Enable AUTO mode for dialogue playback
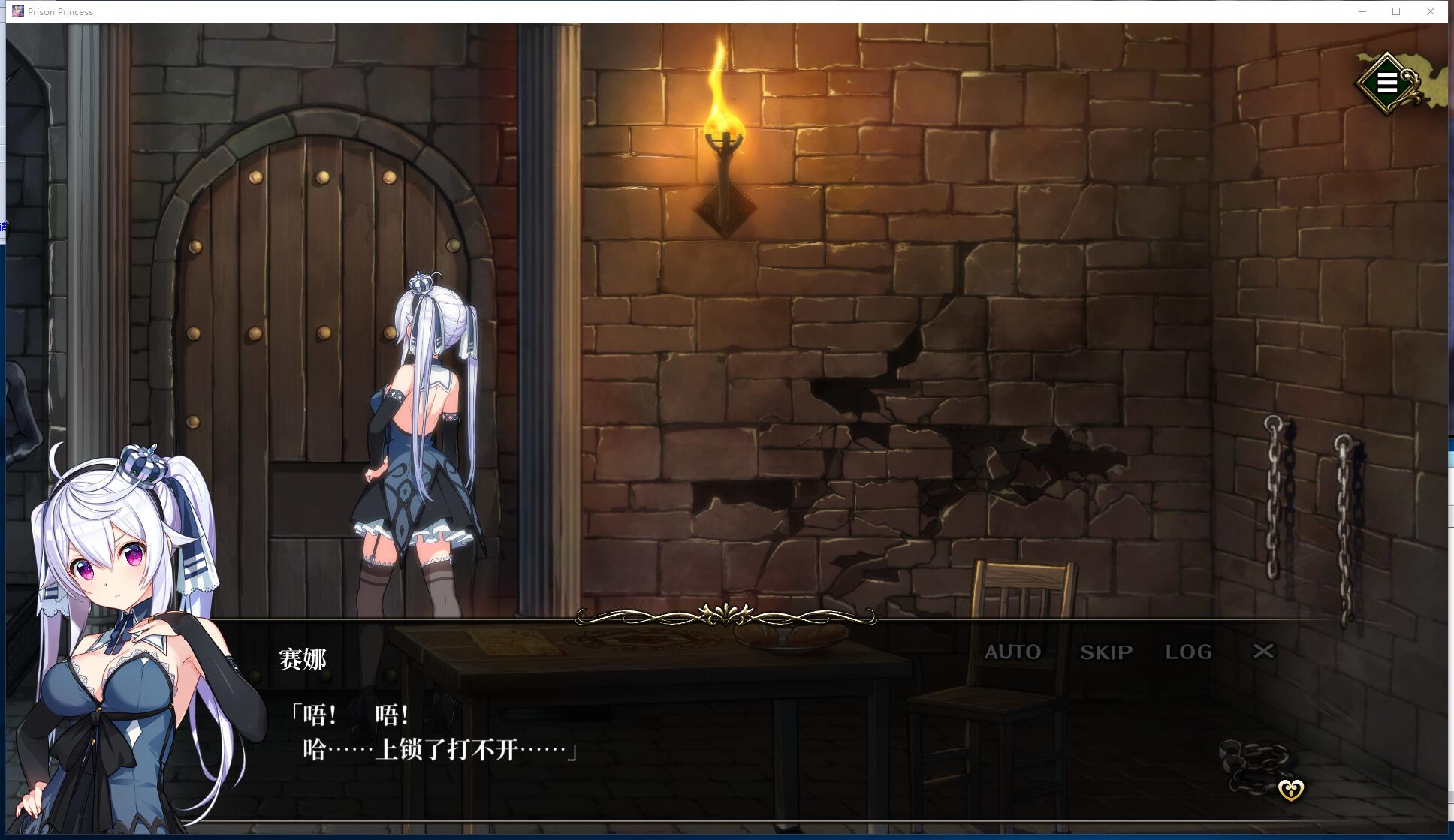1454x840 pixels. coord(1012,652)
